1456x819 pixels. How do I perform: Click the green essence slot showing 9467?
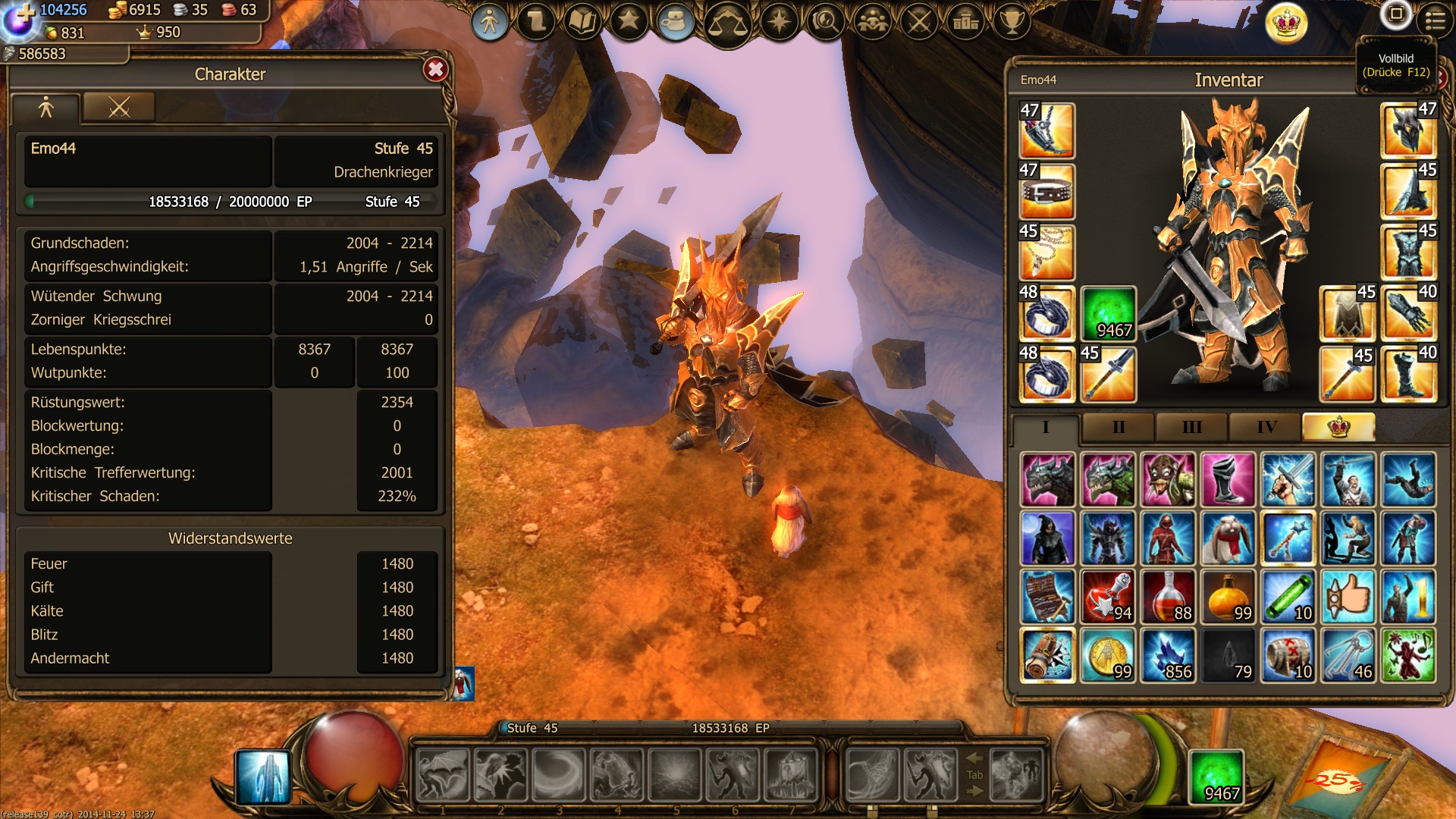1108,312
